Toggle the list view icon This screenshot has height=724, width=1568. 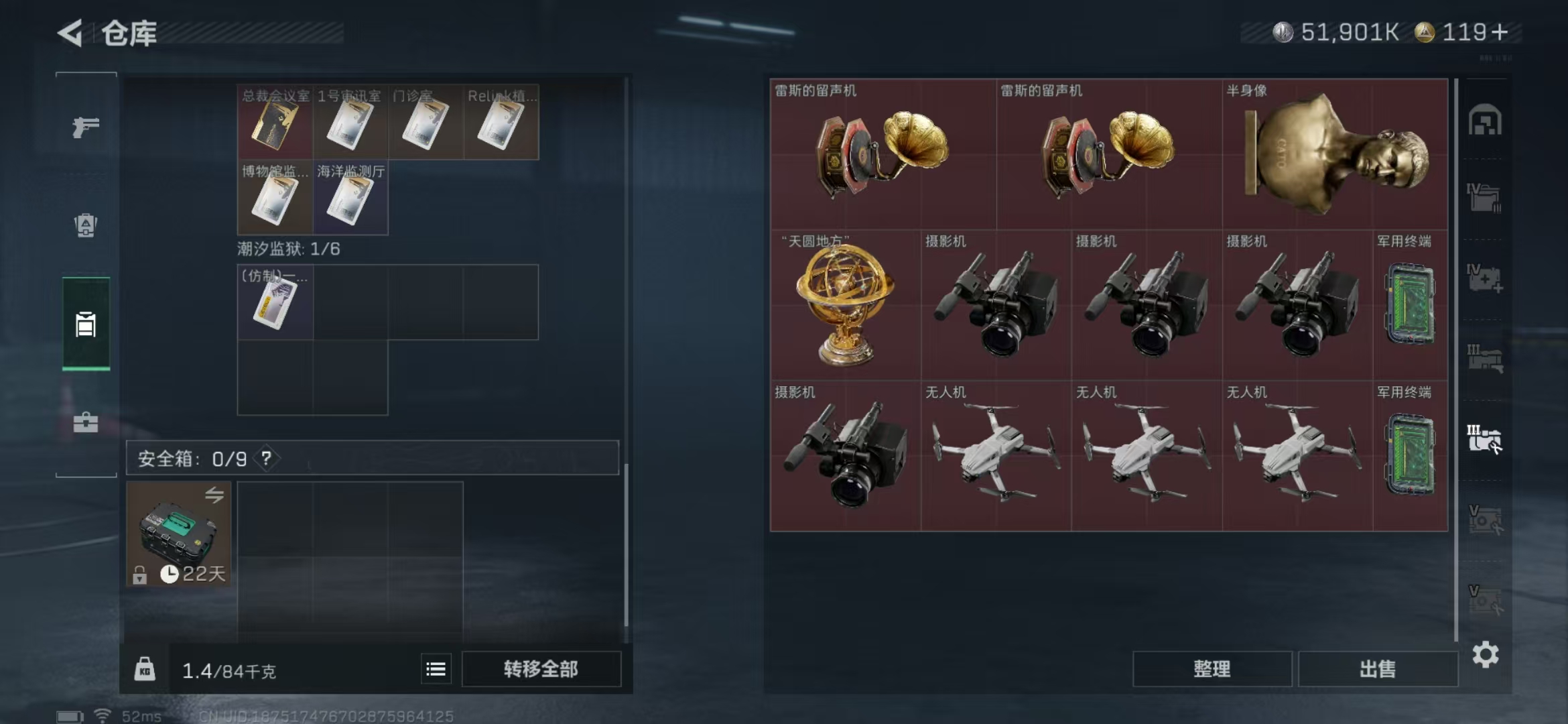436,669
